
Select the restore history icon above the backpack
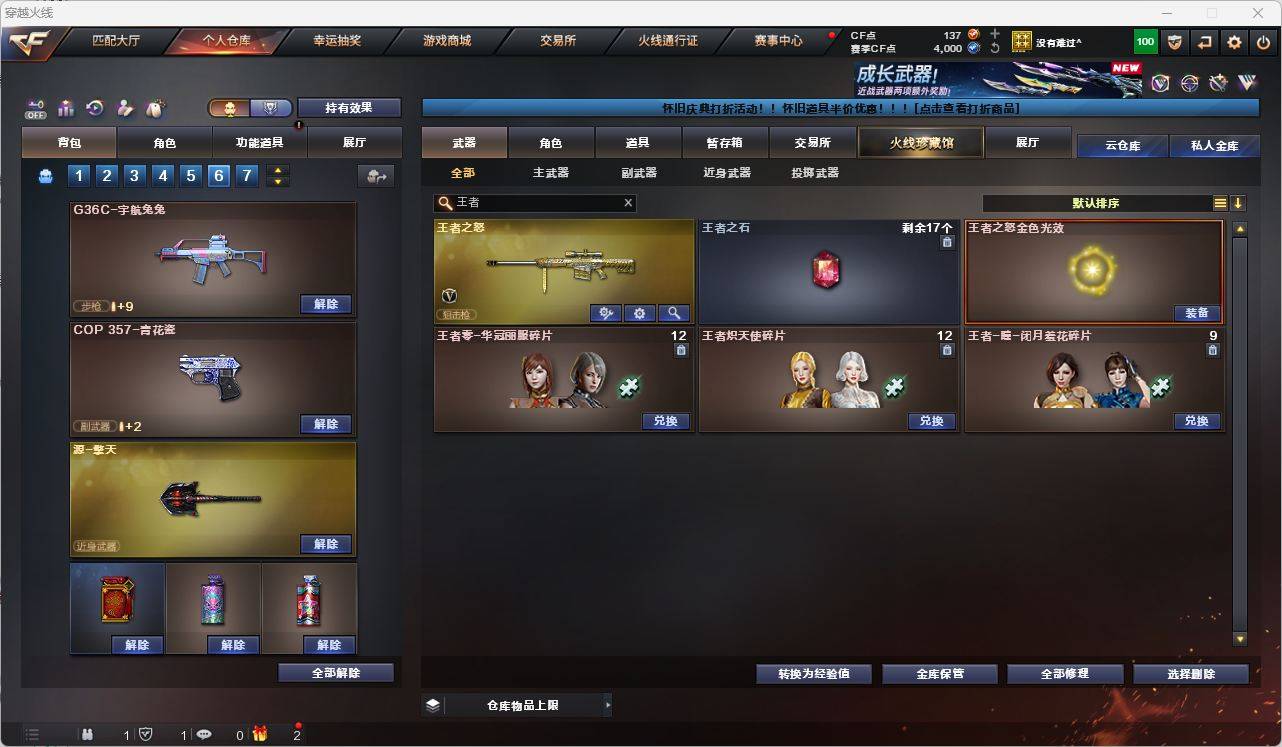pyautogui.click(x=95, y=108)
